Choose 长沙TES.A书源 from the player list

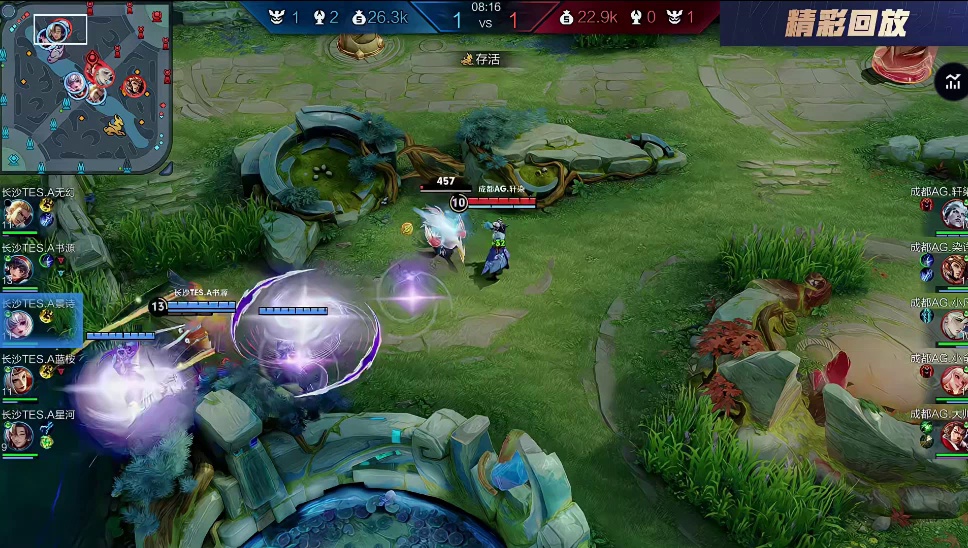pyautogui.click(x=17, y=268)
